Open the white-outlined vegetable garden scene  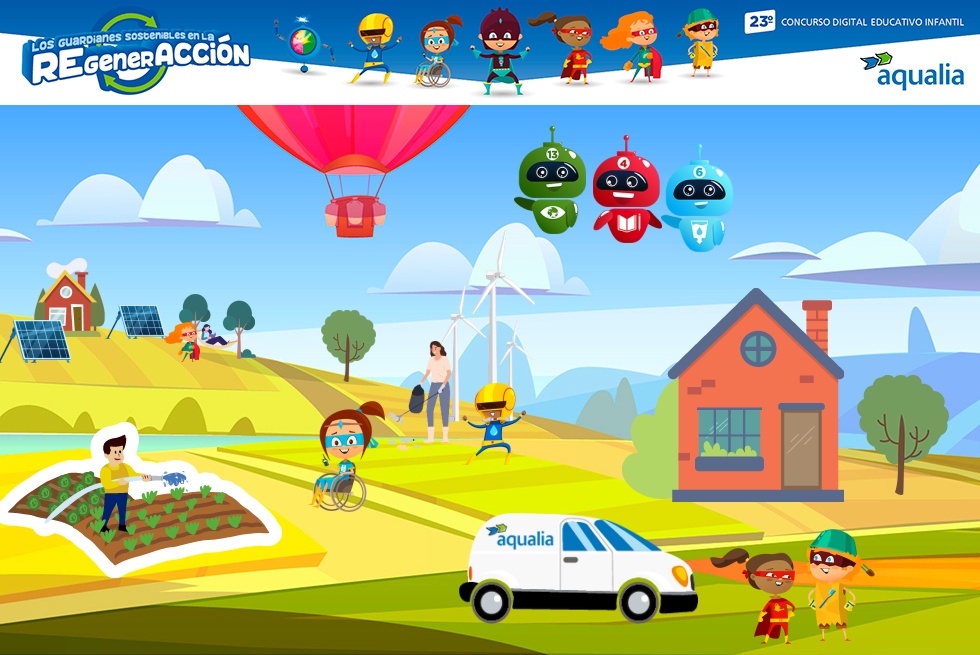click(x=140, y=500)
